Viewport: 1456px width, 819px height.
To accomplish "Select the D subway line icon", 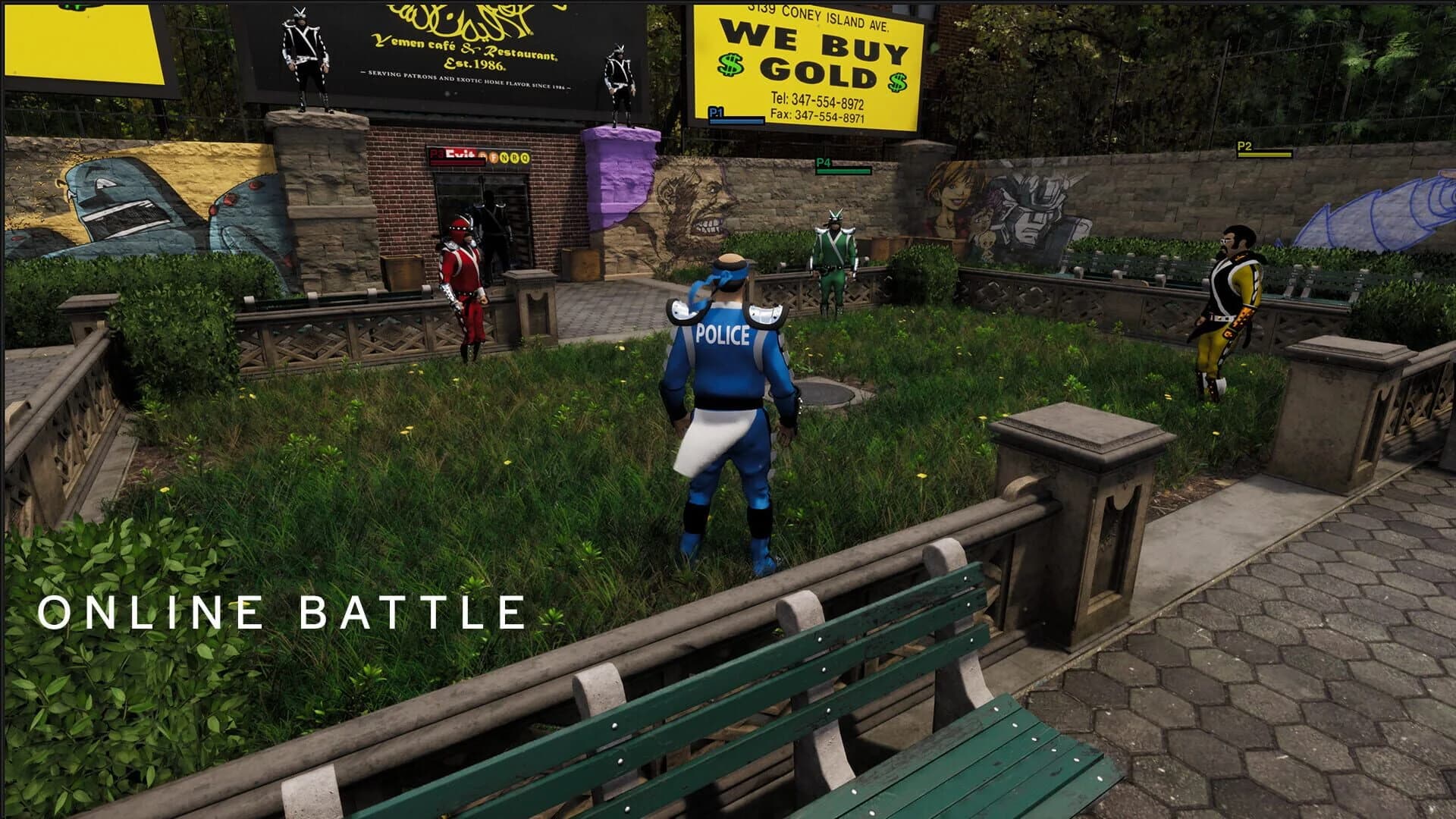I will (x=484, y=156).
